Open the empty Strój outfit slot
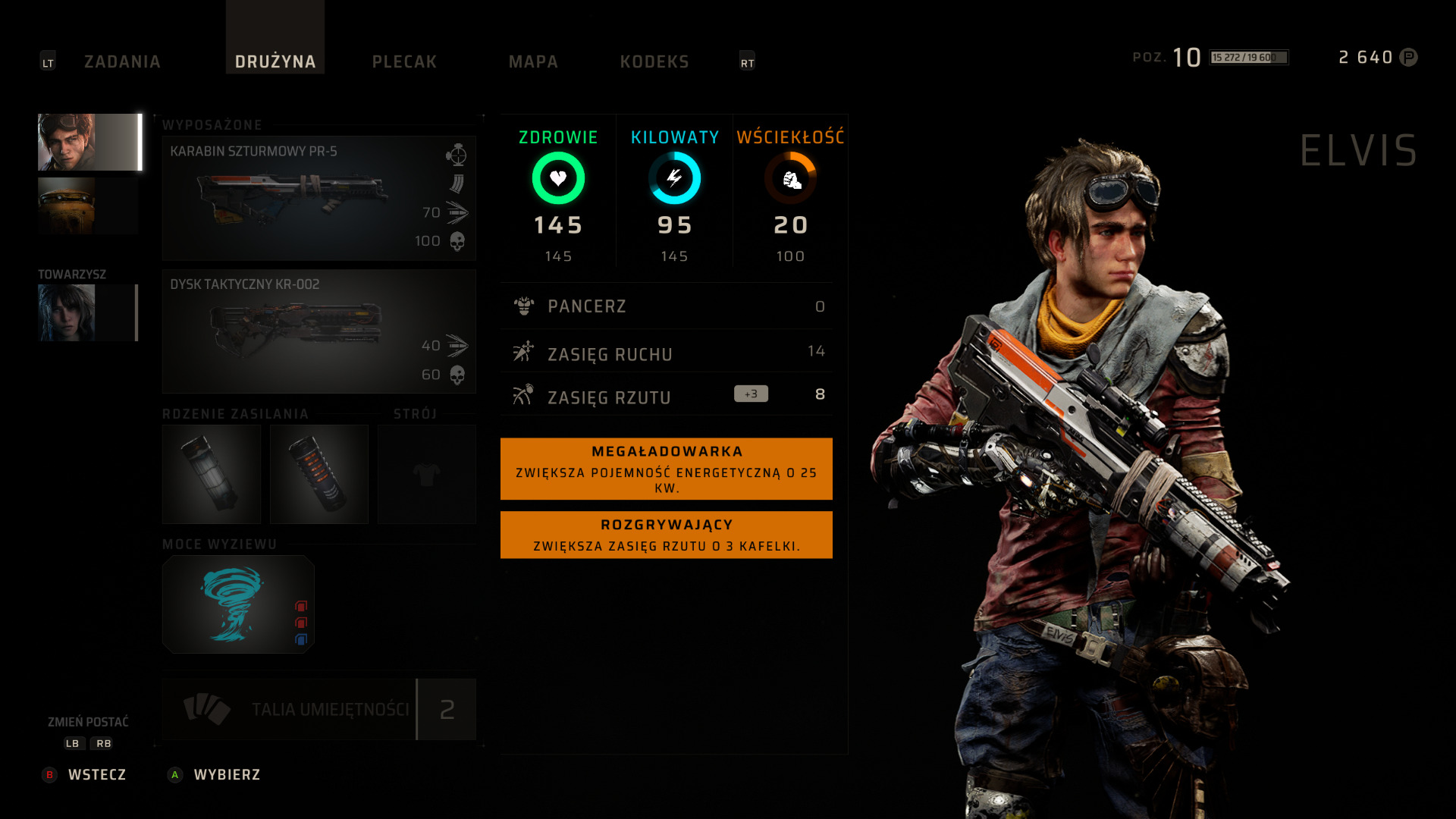 coord(427,474)
